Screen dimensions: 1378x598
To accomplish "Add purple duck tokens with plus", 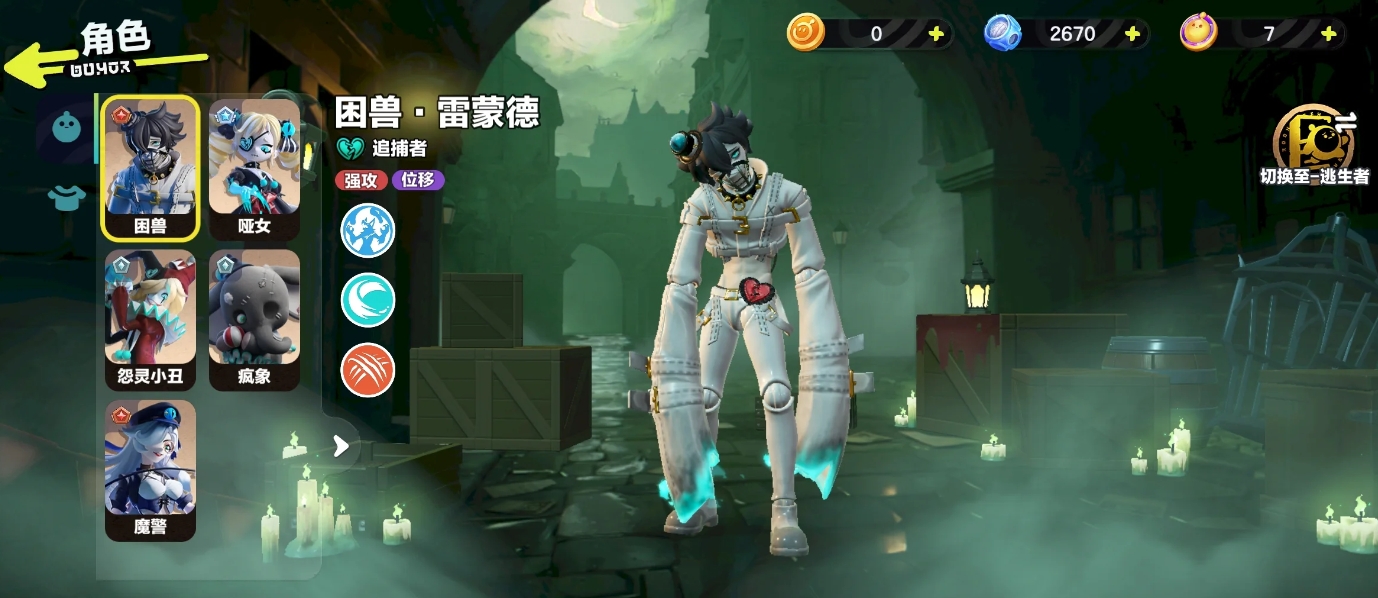I will coord(1328,34).
